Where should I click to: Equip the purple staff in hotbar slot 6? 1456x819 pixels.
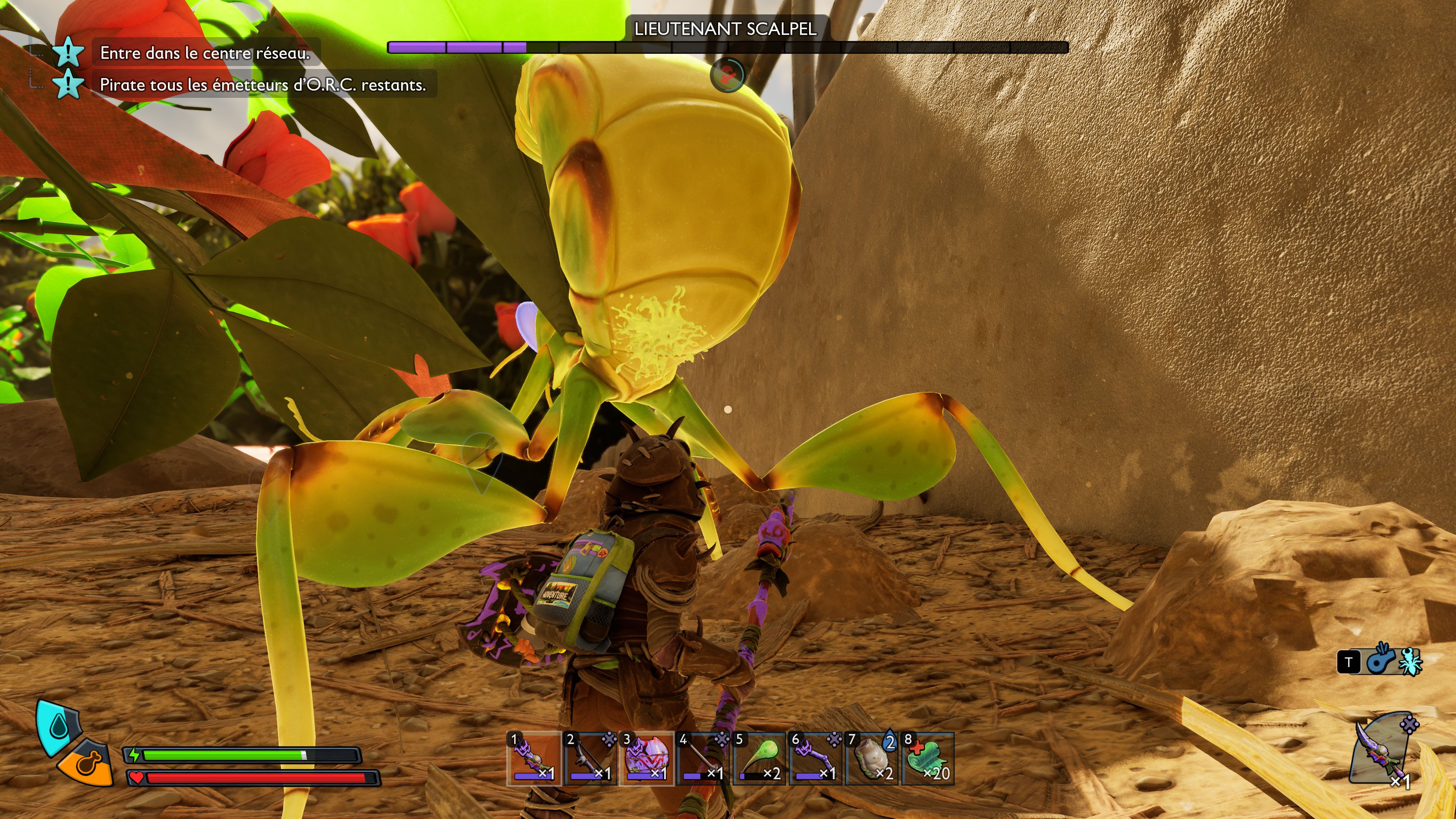pyautogui.click(x=816, y=758)
